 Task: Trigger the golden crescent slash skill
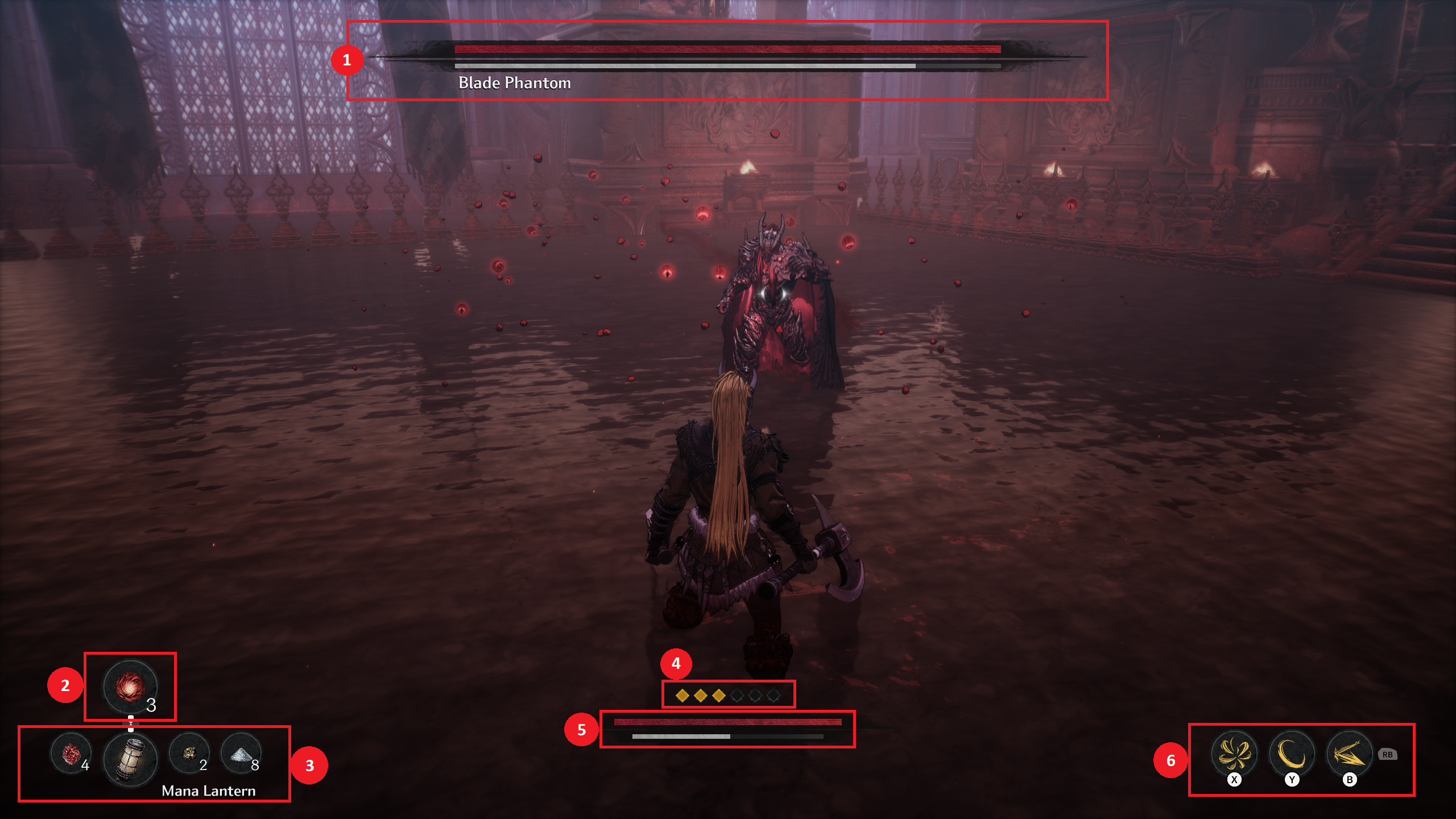coord(1292,754)
